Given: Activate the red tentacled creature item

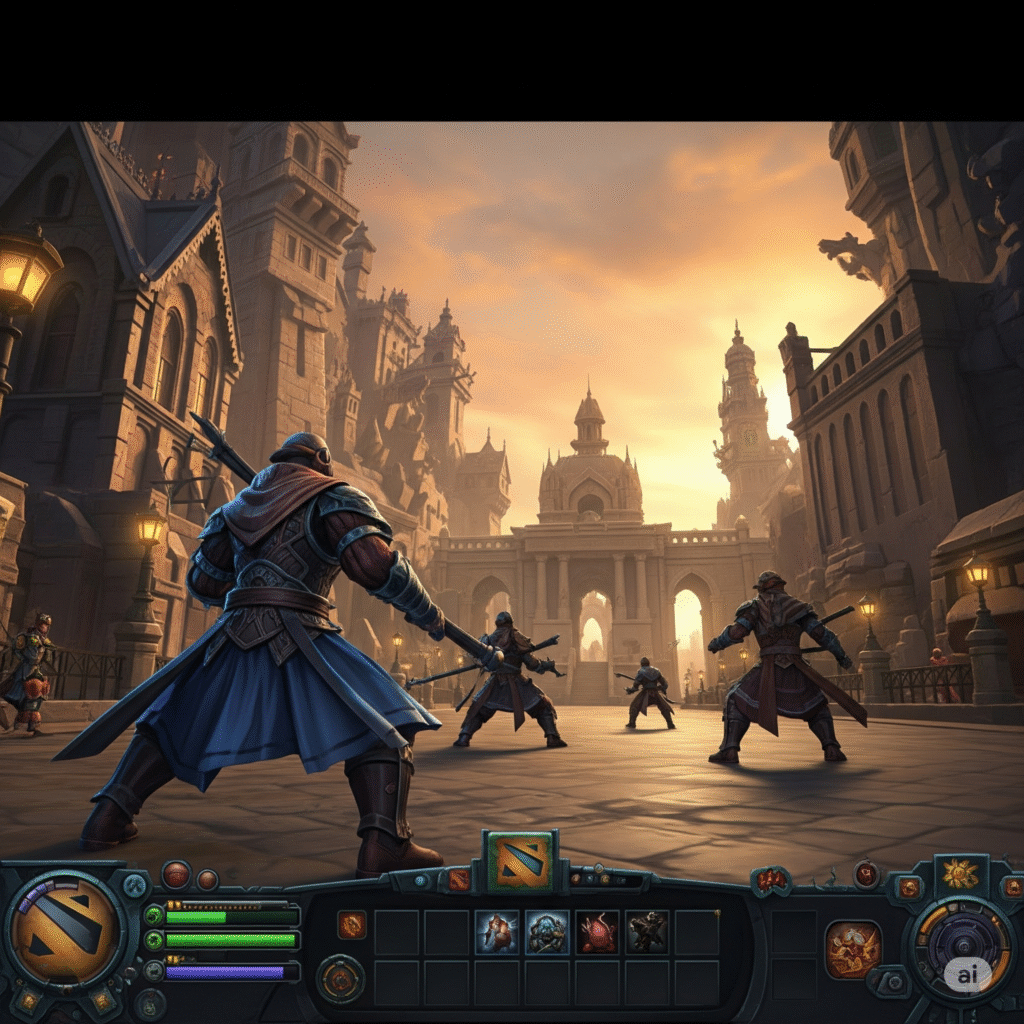Looking at the screenshot, I should click(x=598, y=932).
